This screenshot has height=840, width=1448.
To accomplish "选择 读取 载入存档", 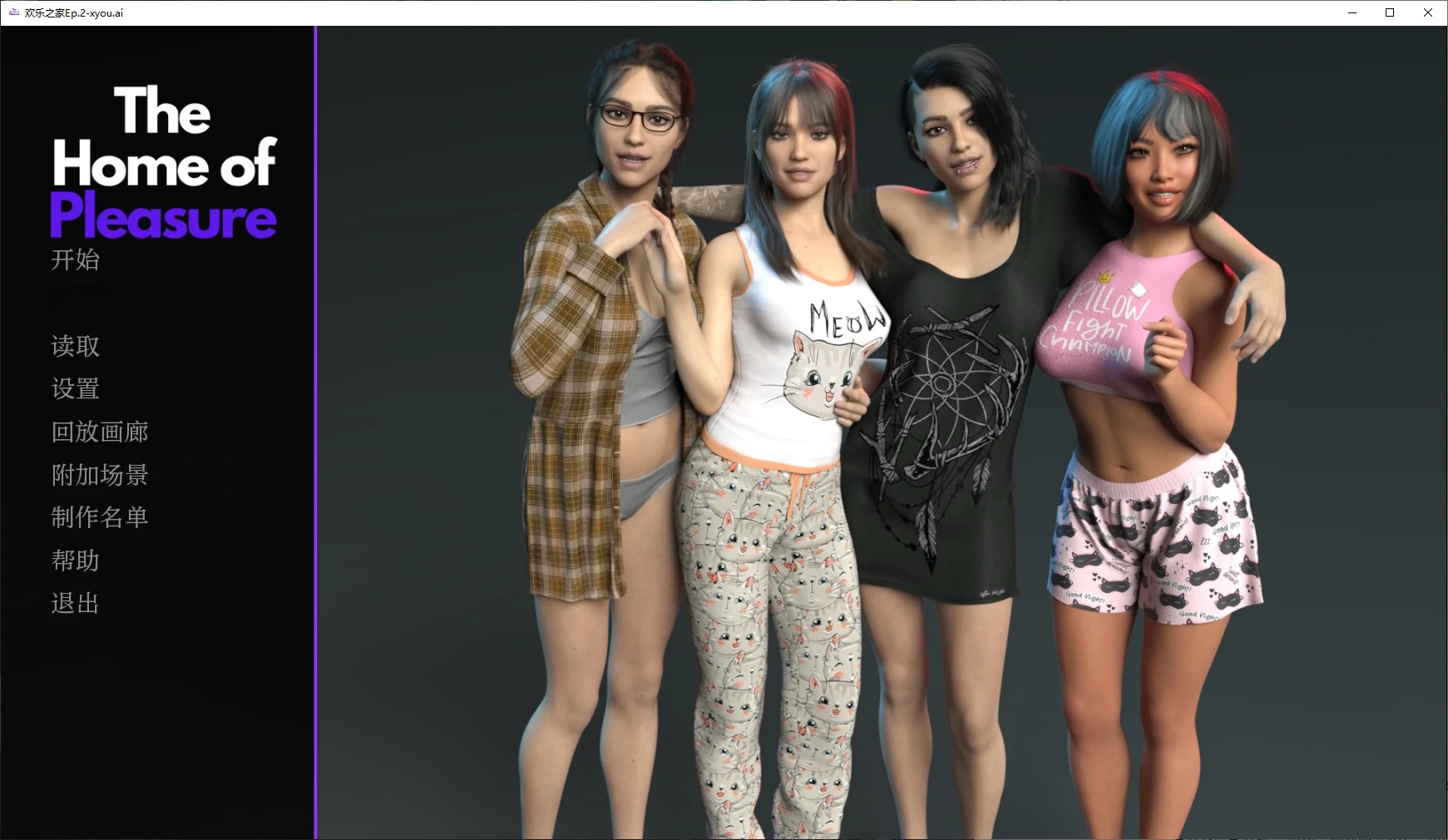I will click(x=74, y=346).
